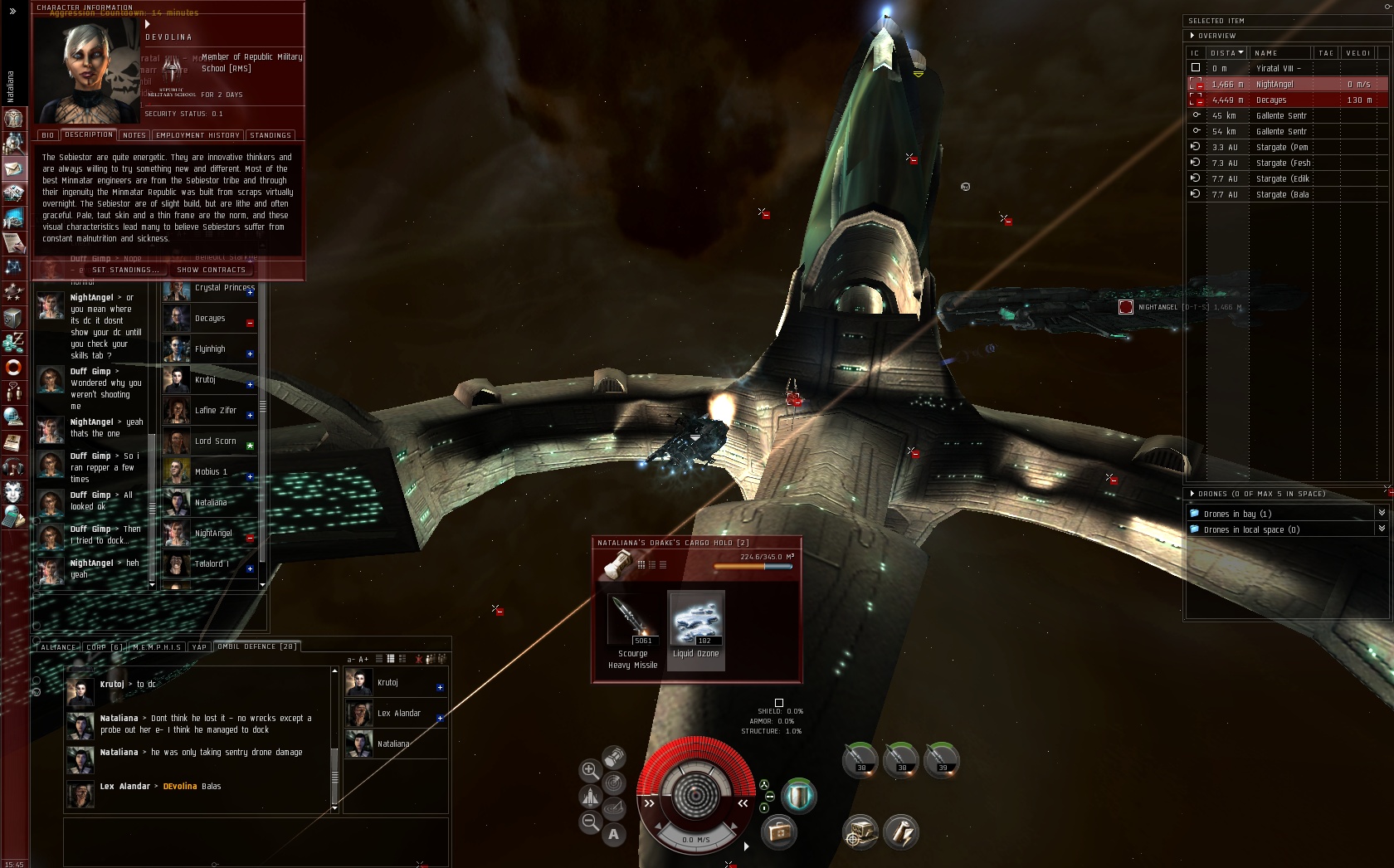
Task: Switch to the Alliance chat tab
Action: tap(58, 647)
